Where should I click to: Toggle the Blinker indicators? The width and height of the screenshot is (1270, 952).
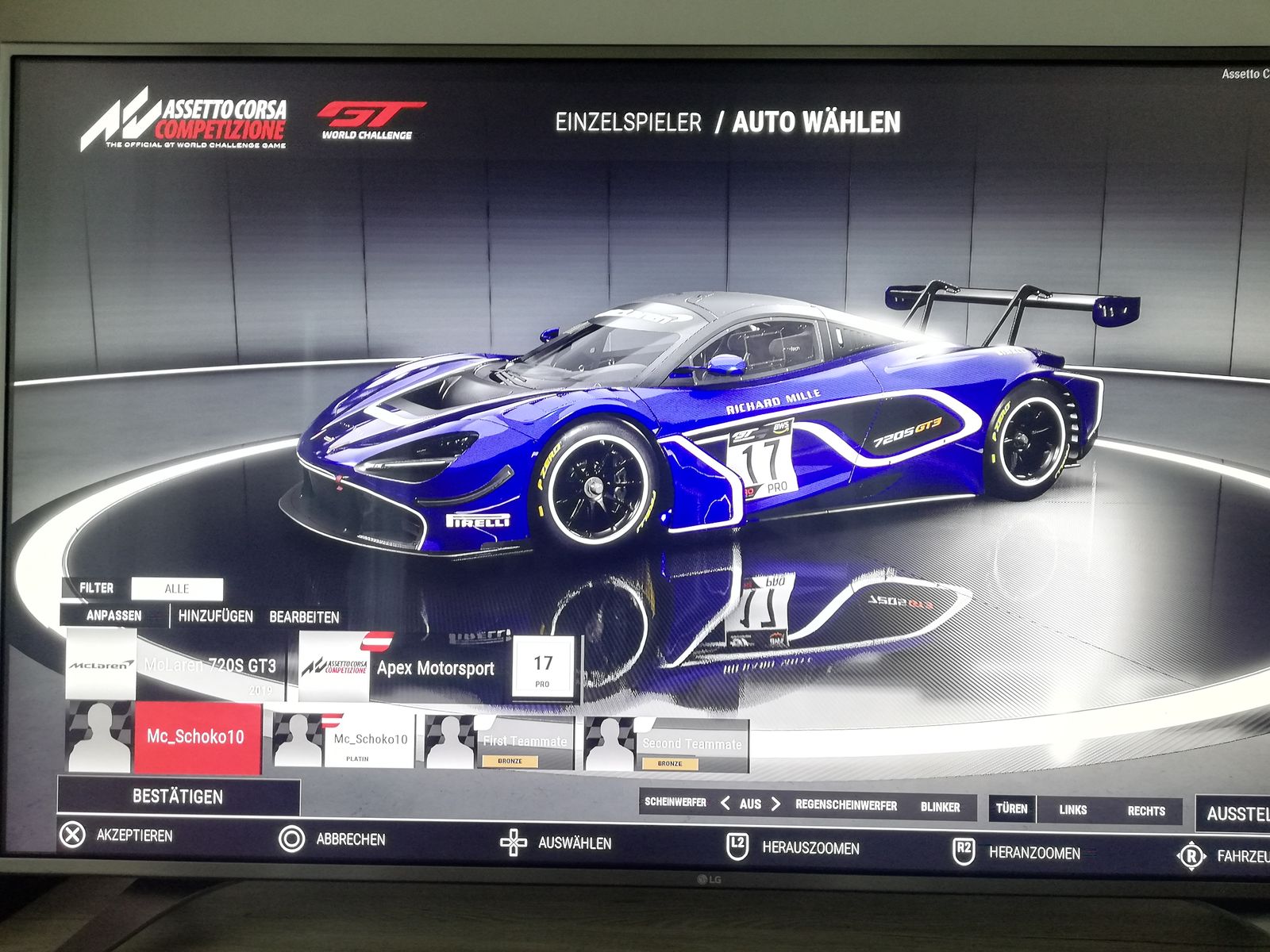(941, 808)
